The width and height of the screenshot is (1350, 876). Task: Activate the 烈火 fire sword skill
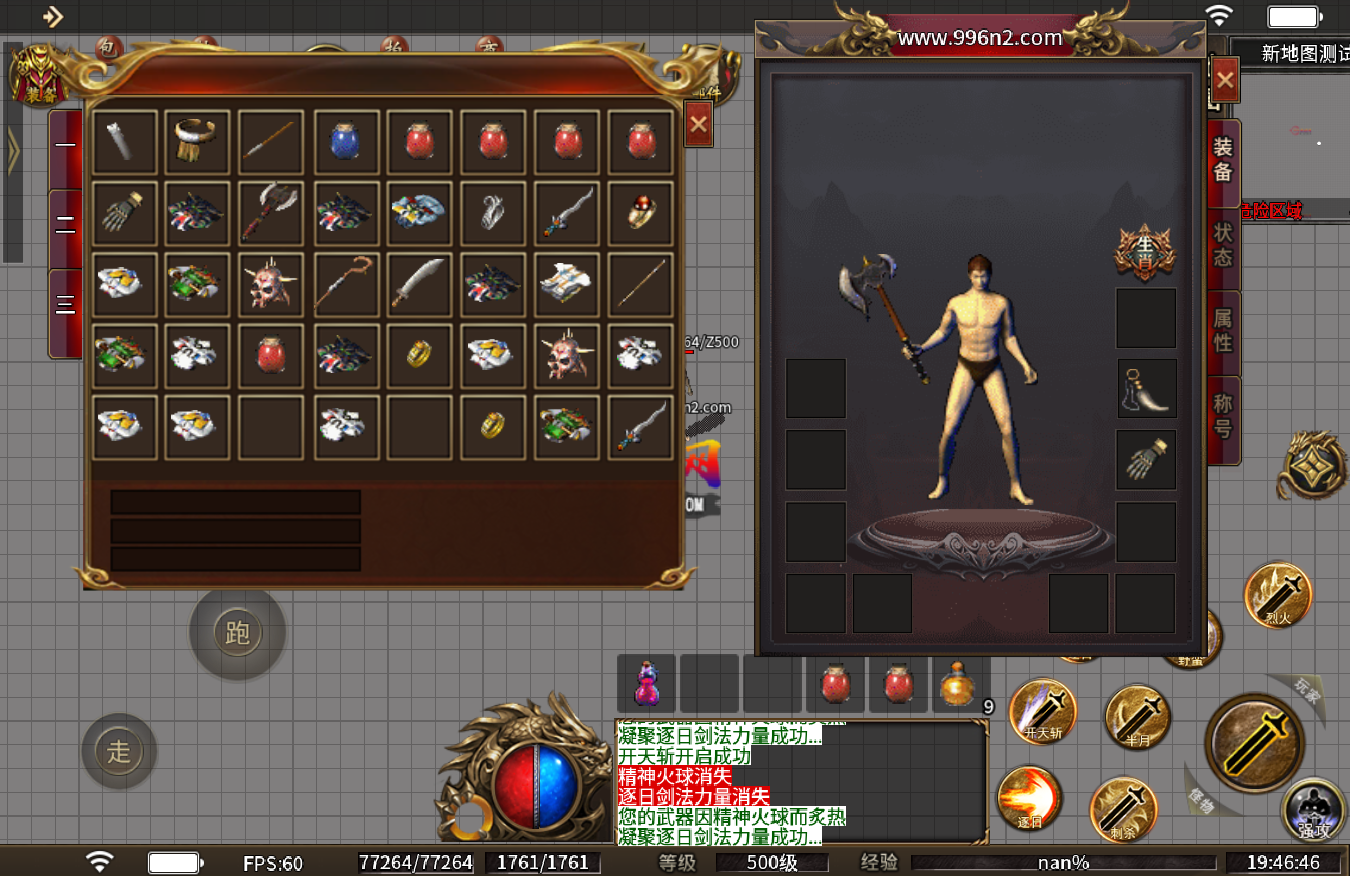coord(1278,596)
